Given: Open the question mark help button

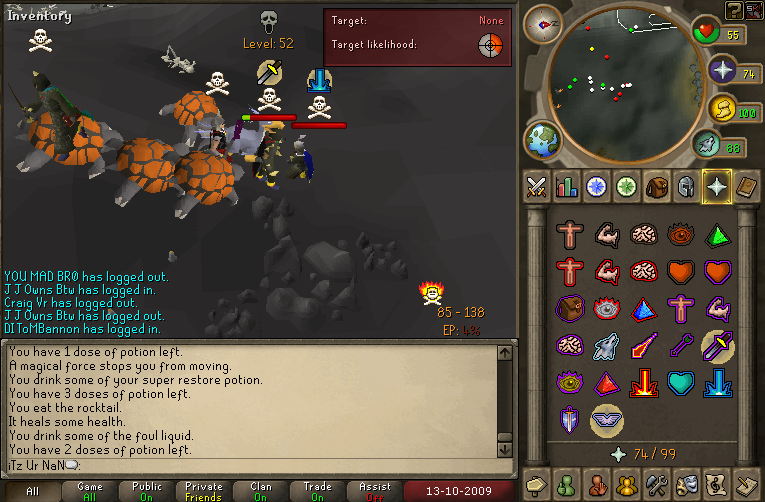Looking at the screenshot, I should coord(734,11).
